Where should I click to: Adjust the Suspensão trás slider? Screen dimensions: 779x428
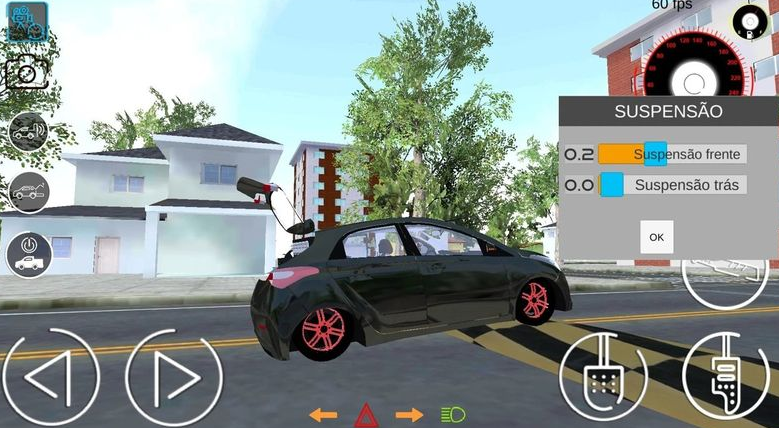(611, 184)
